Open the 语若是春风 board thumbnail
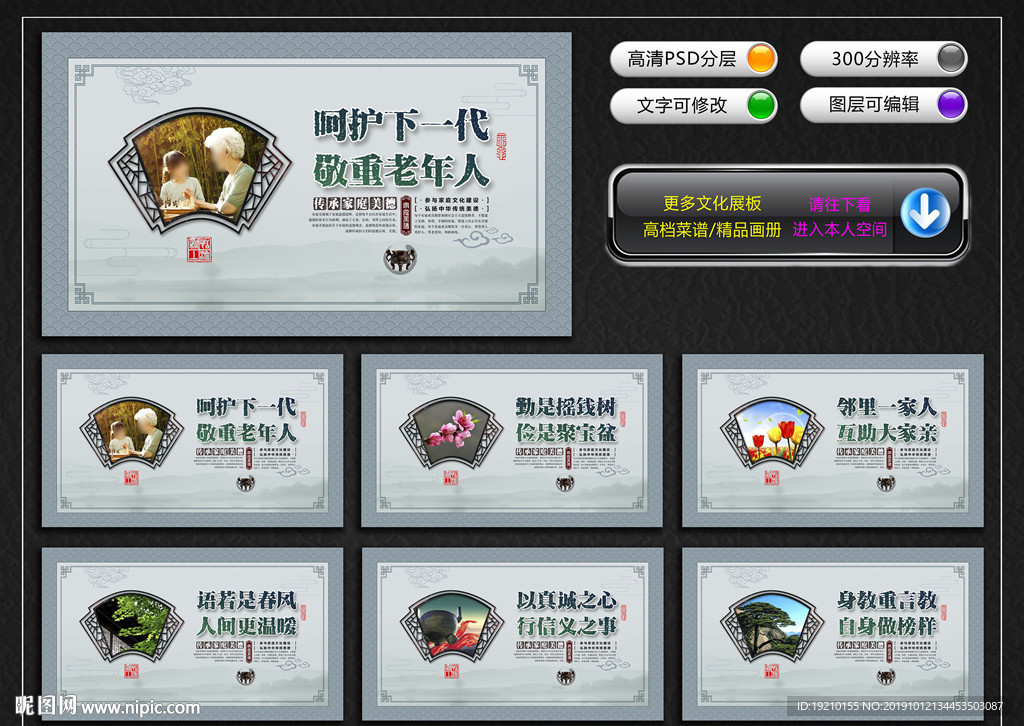This screenshot has height=726, width=1024. click(x=192, y=633)
